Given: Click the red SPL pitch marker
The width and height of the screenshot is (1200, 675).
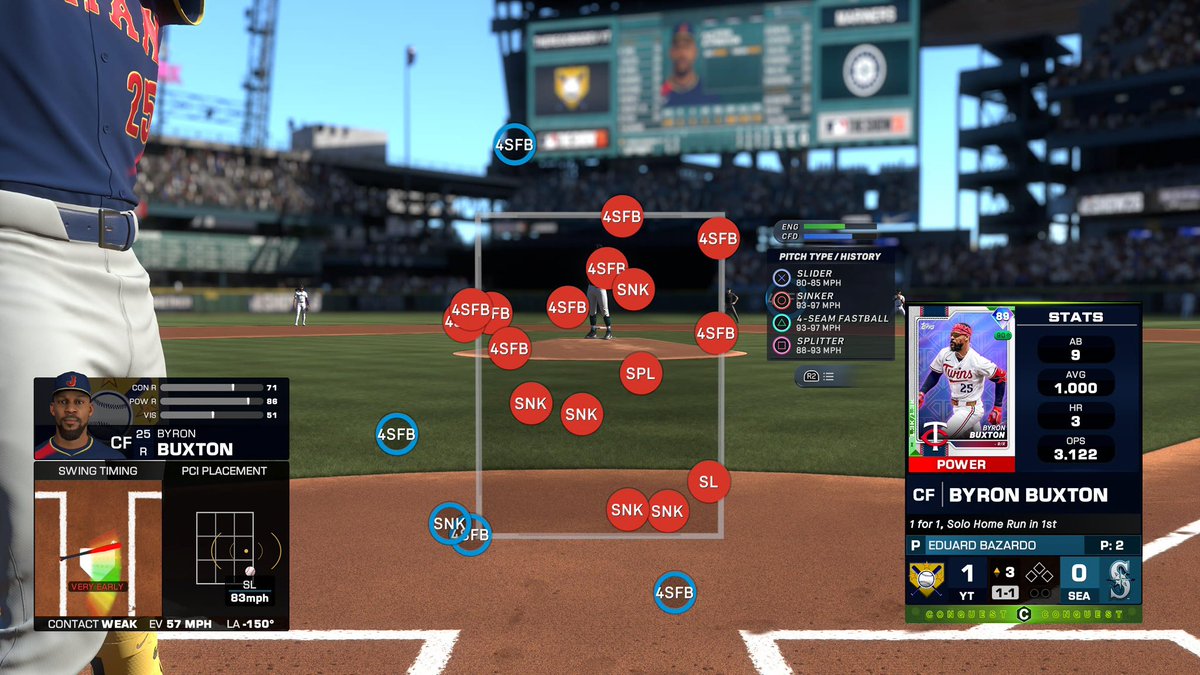Looking at the screenshot, I should click(x=640, y=373).
